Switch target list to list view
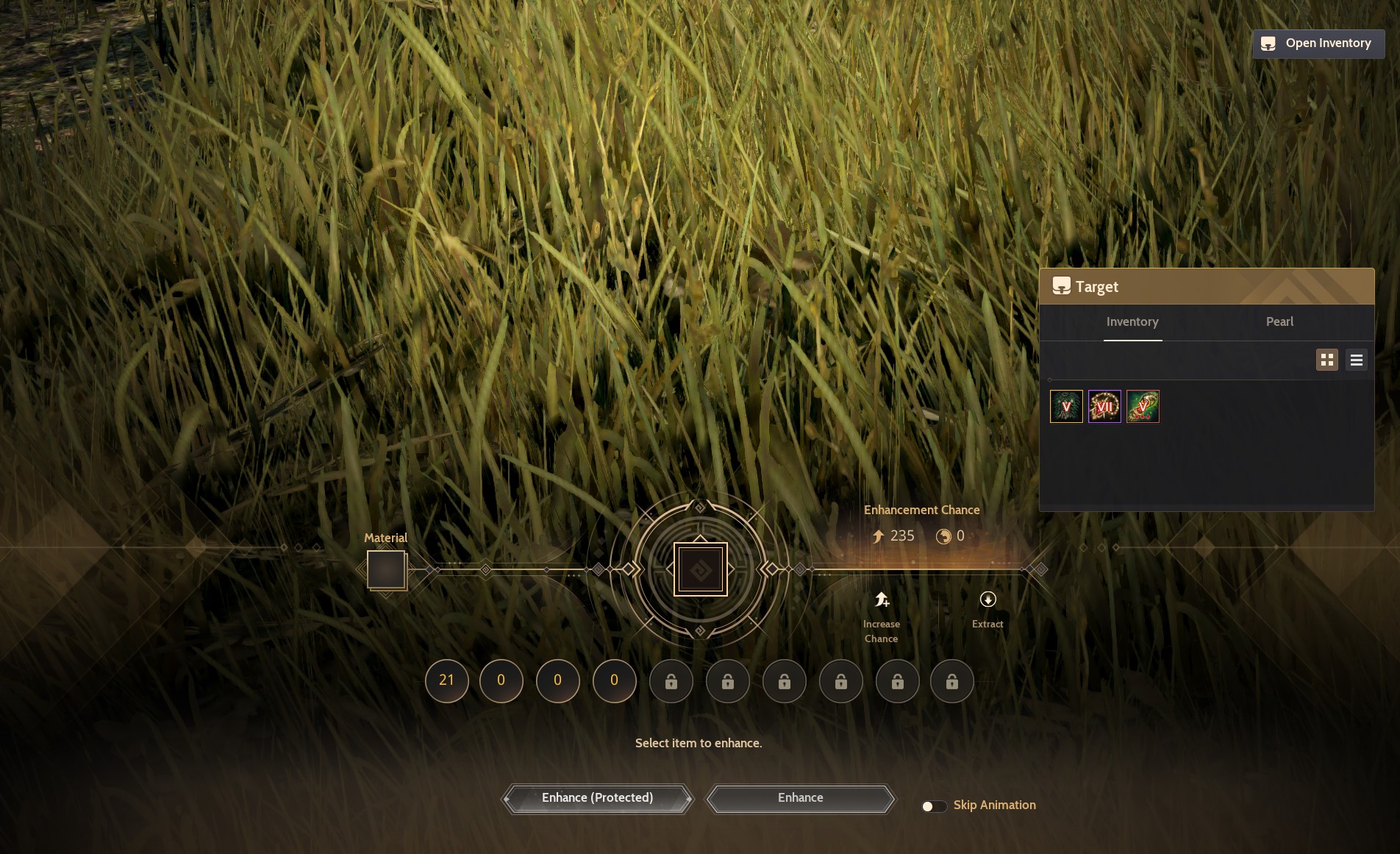 click(x=1357, y=360)
